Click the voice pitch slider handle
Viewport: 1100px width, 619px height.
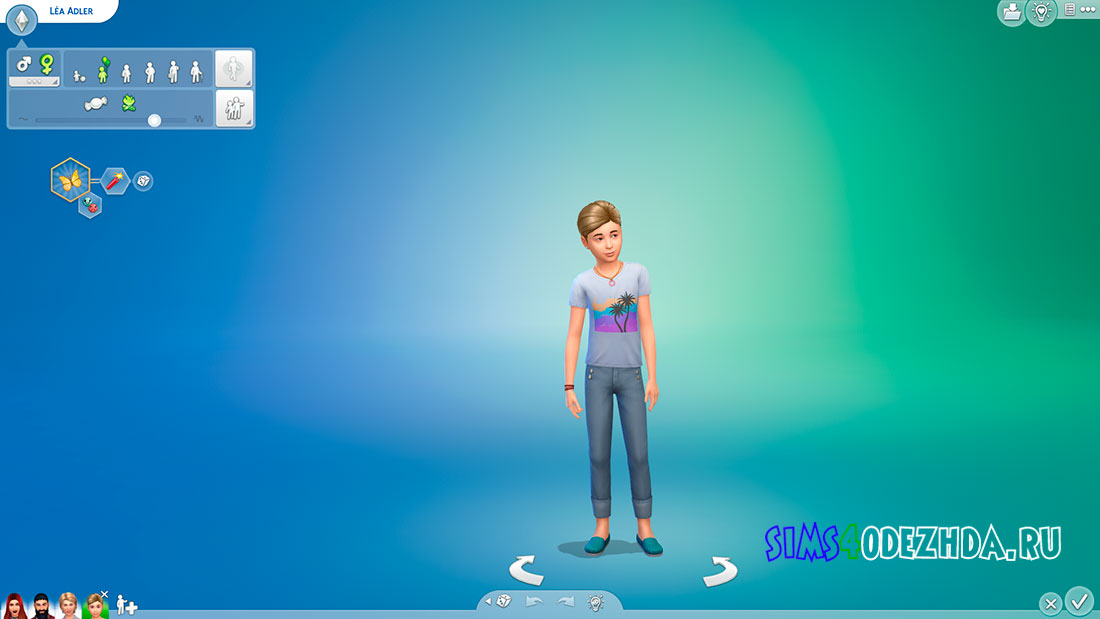[x=154, y=120]
